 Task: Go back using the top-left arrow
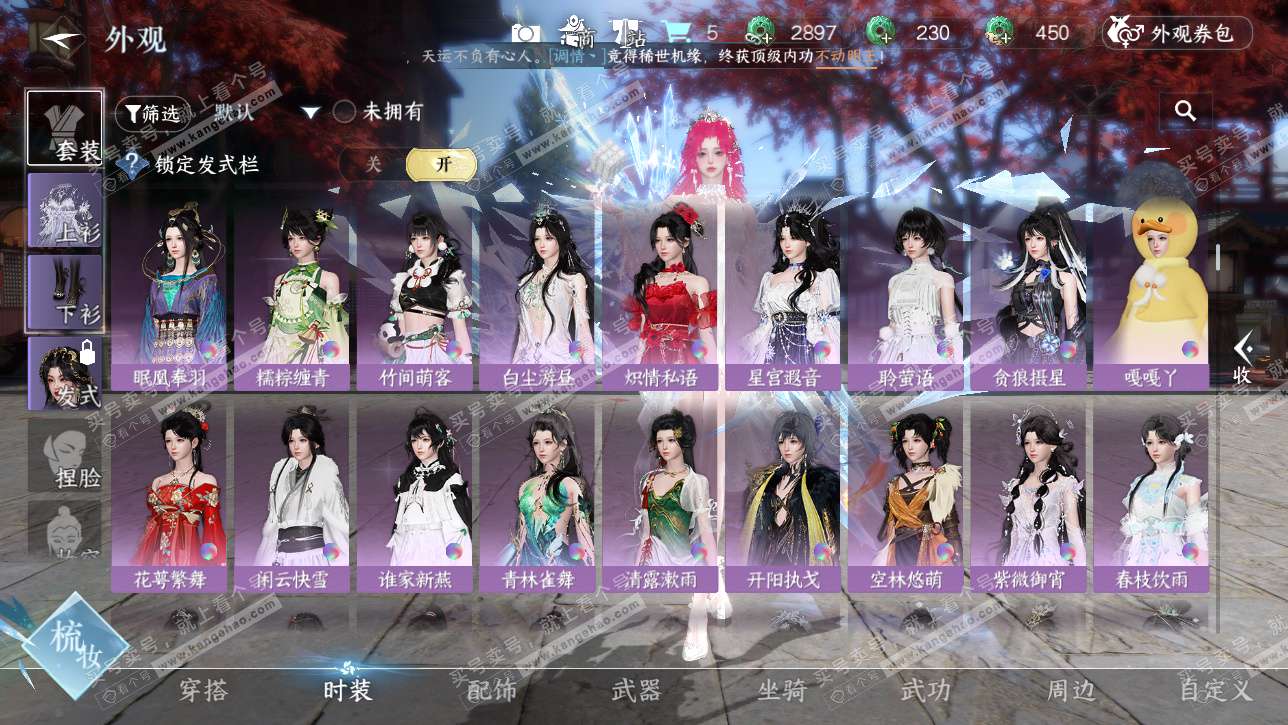click(63, 39)
